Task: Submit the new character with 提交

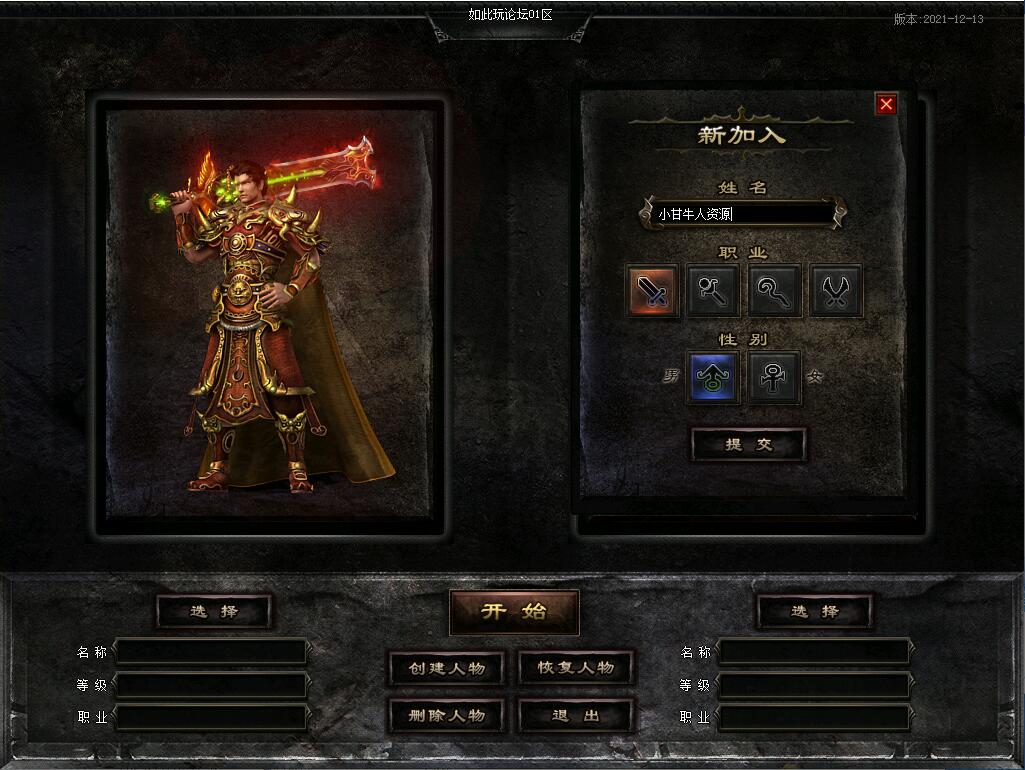Action: [x=749, y=445]
